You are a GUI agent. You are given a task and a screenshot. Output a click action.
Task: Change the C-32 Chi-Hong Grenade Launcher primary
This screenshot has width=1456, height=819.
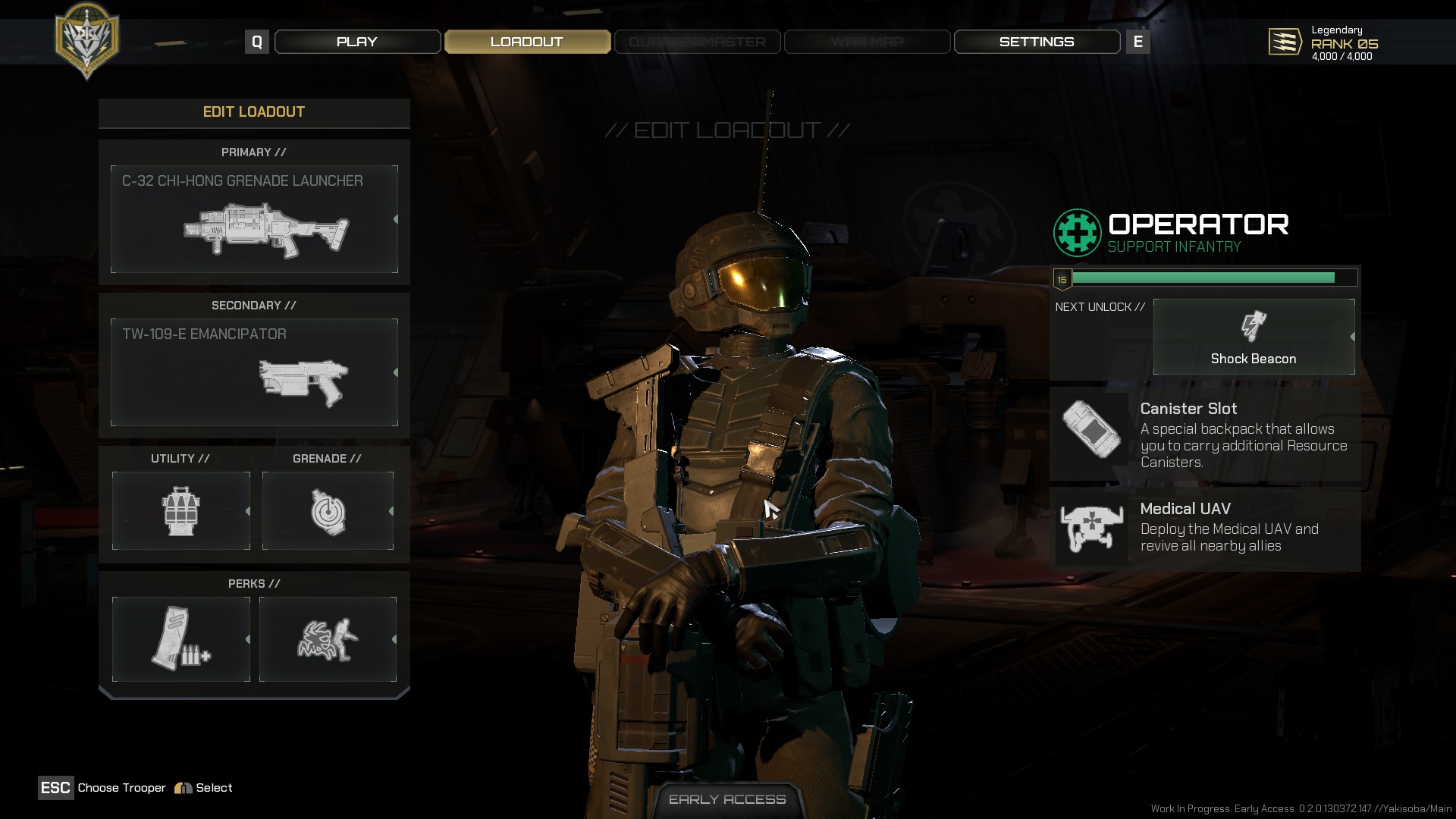254,219
